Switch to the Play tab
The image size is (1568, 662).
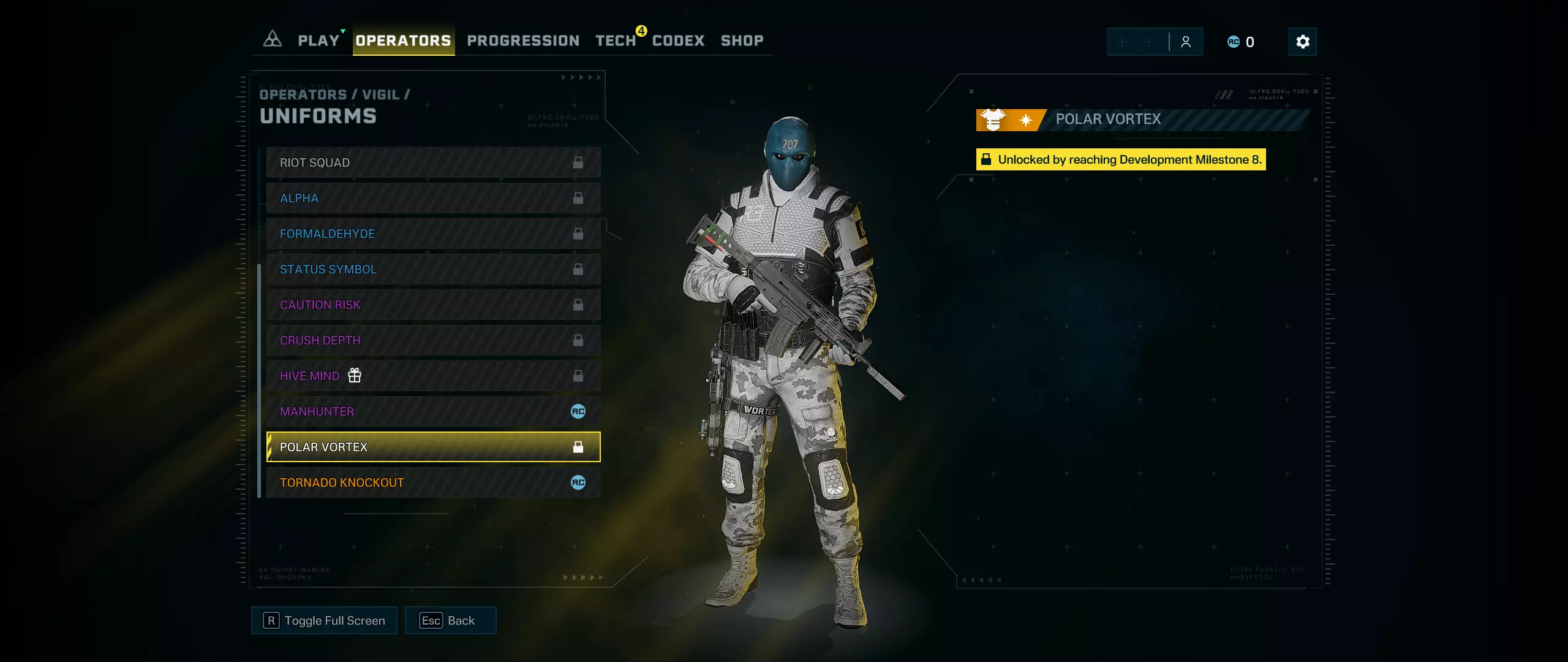point(318,40)
